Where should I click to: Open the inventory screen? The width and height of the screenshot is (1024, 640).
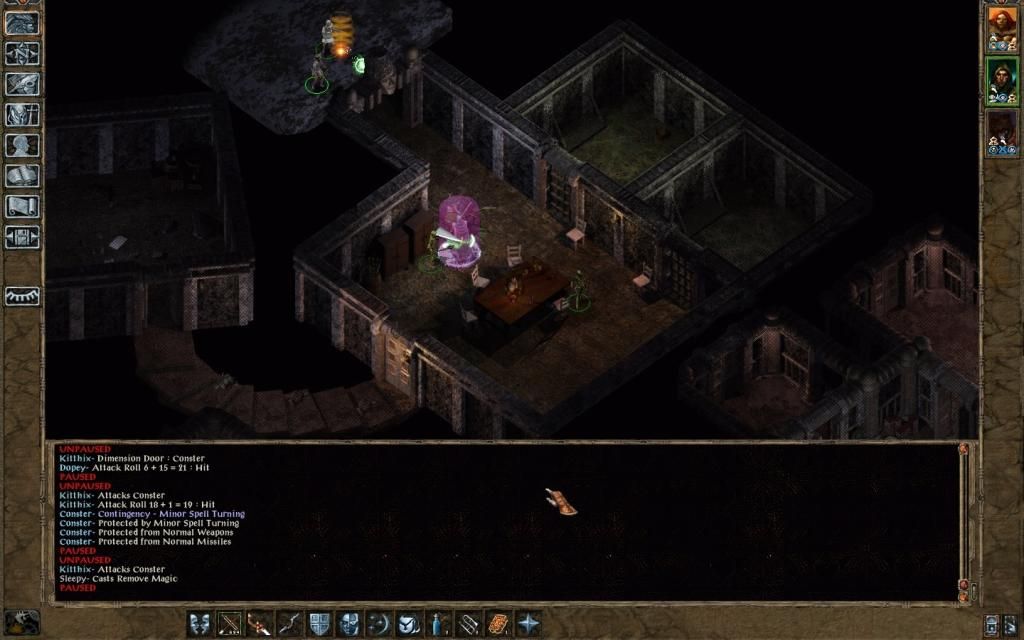(x=22, y=115)
